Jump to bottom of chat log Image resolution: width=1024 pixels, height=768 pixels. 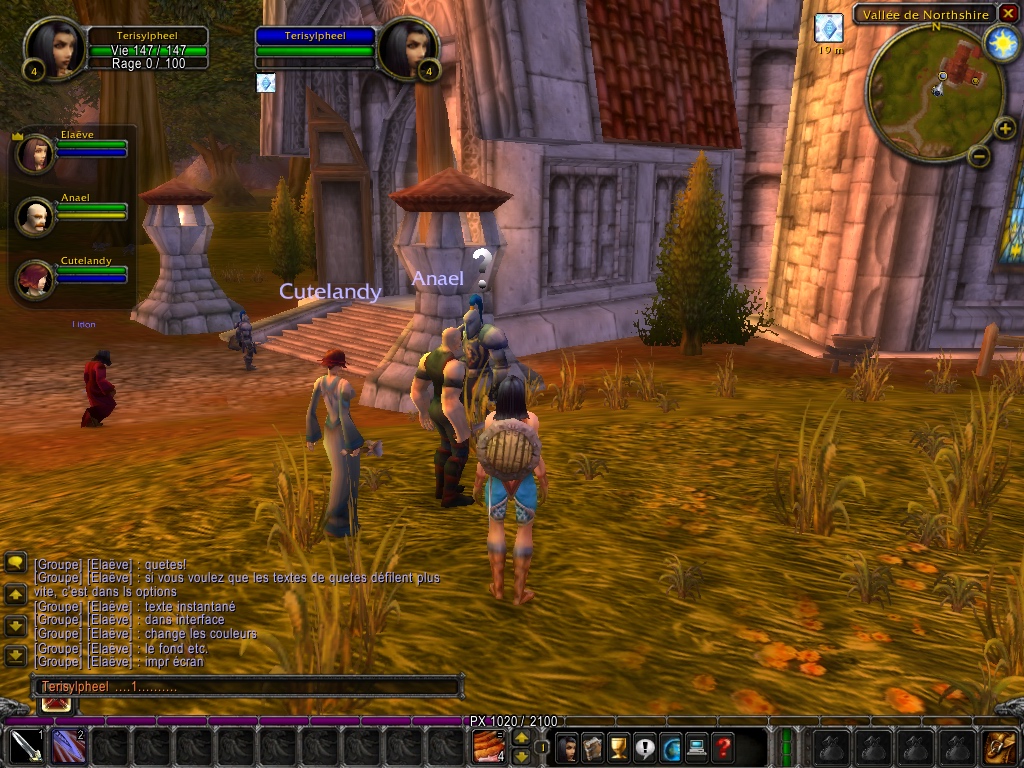coord(16,656)
